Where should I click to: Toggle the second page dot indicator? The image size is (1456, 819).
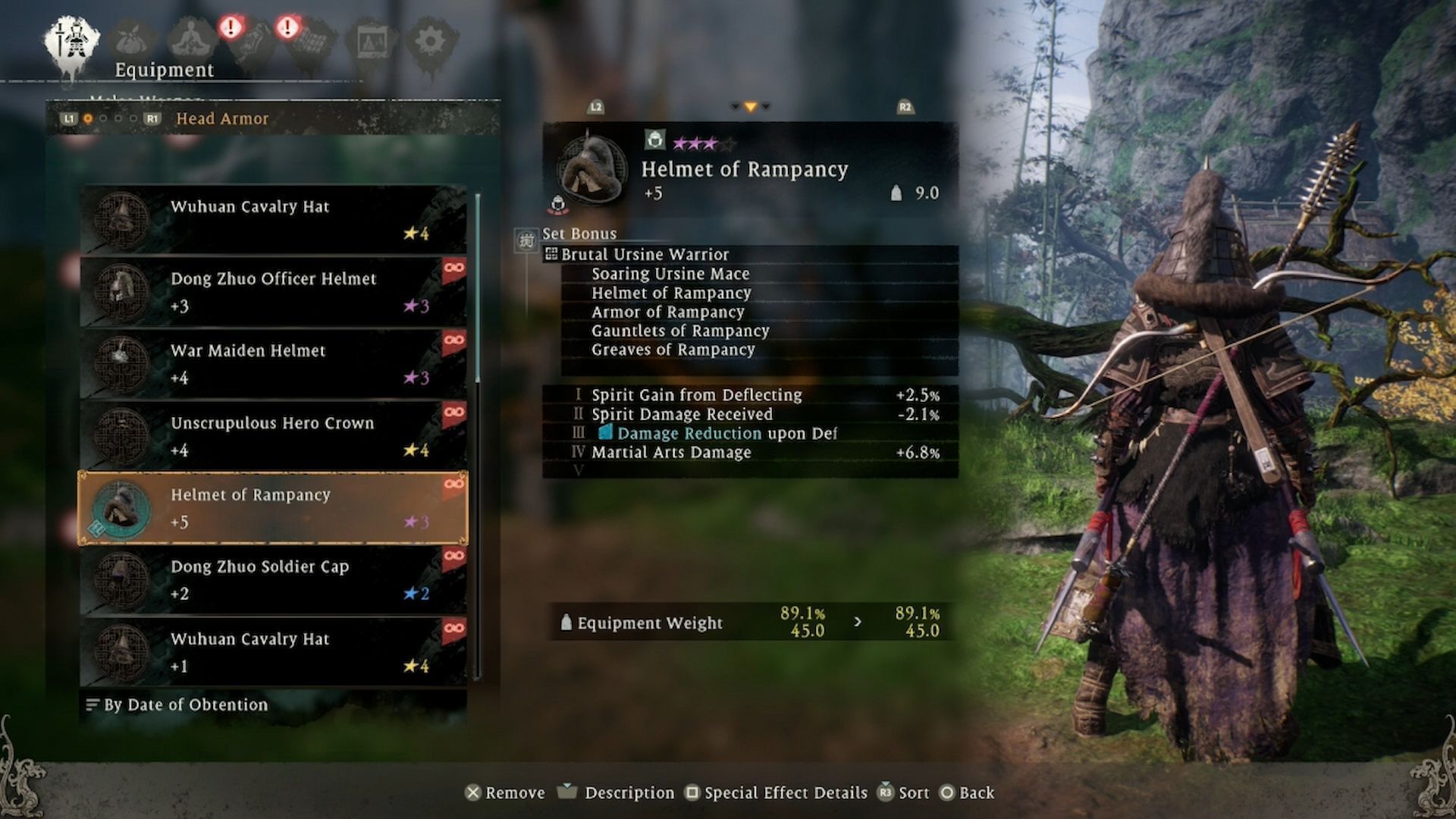102,119
